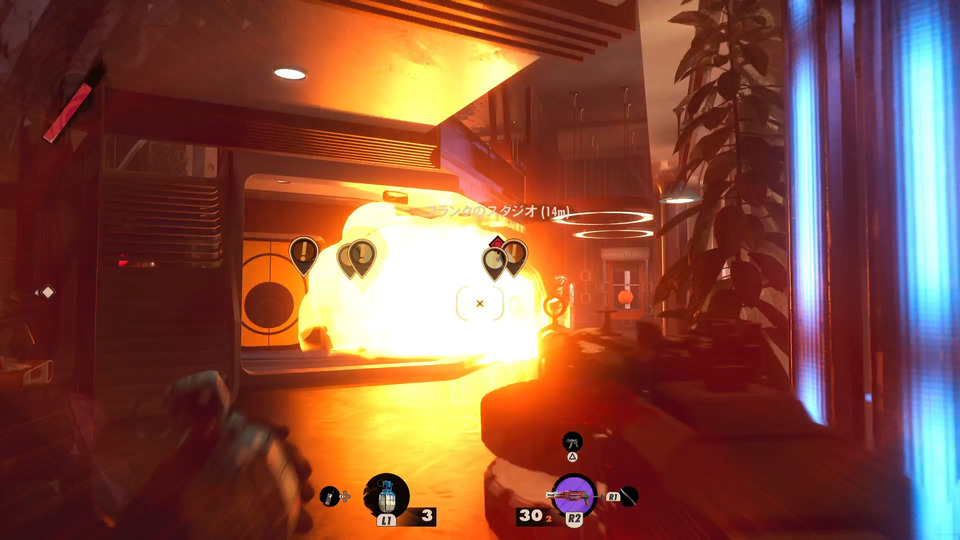Select the machete melee icon
The image size is (960, 540).
[629, 495]
